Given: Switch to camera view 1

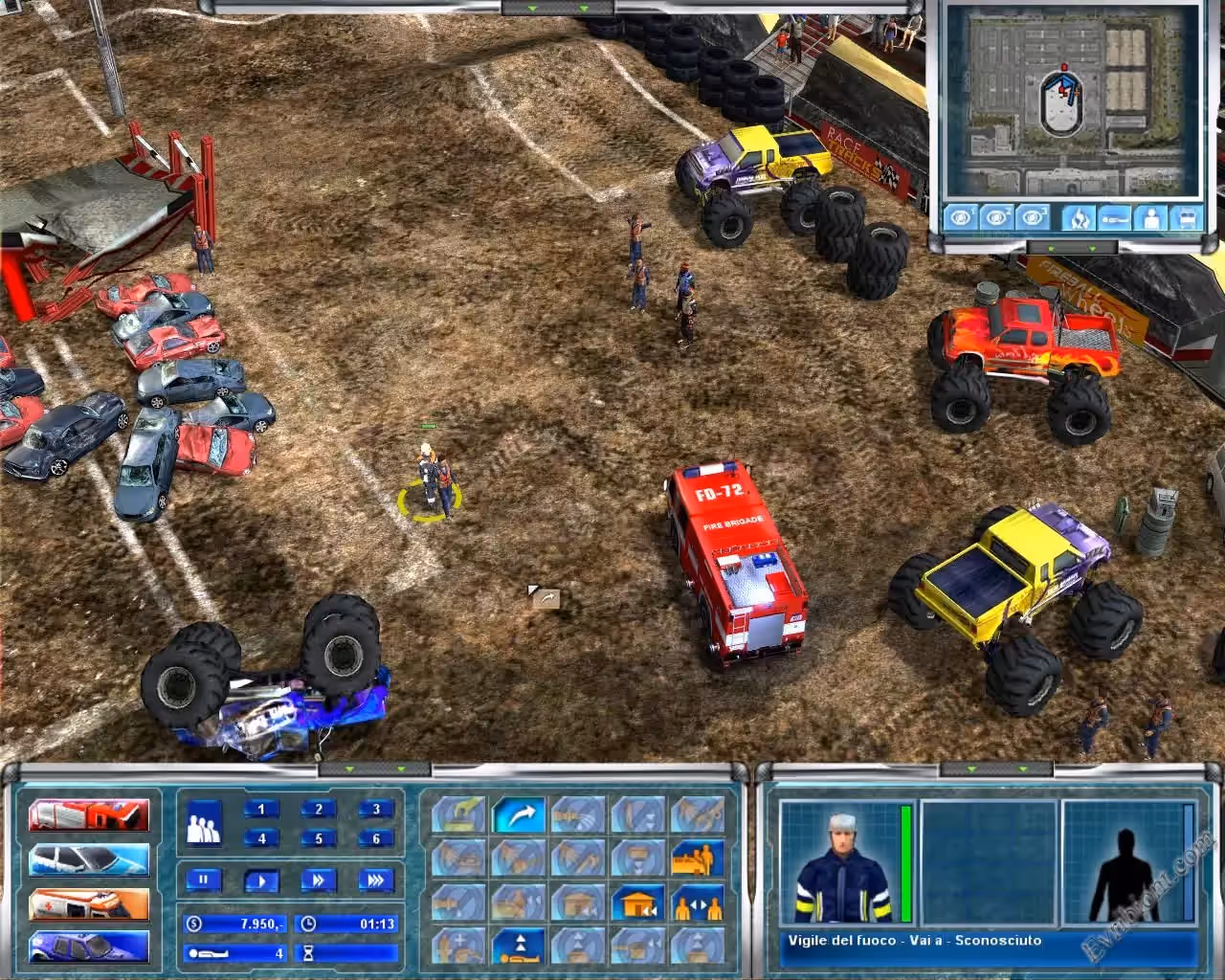Looking at the screenshot, I should [961, 217].
